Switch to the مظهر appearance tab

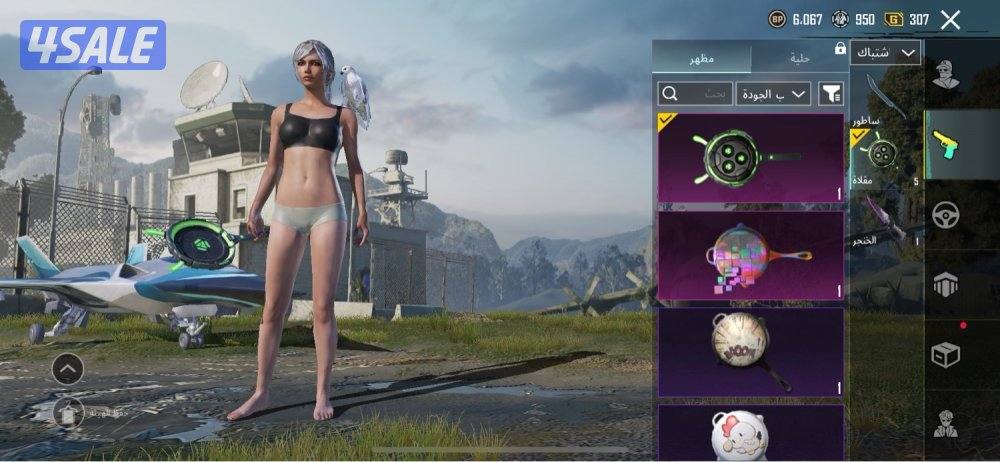(x=700, y=58)
